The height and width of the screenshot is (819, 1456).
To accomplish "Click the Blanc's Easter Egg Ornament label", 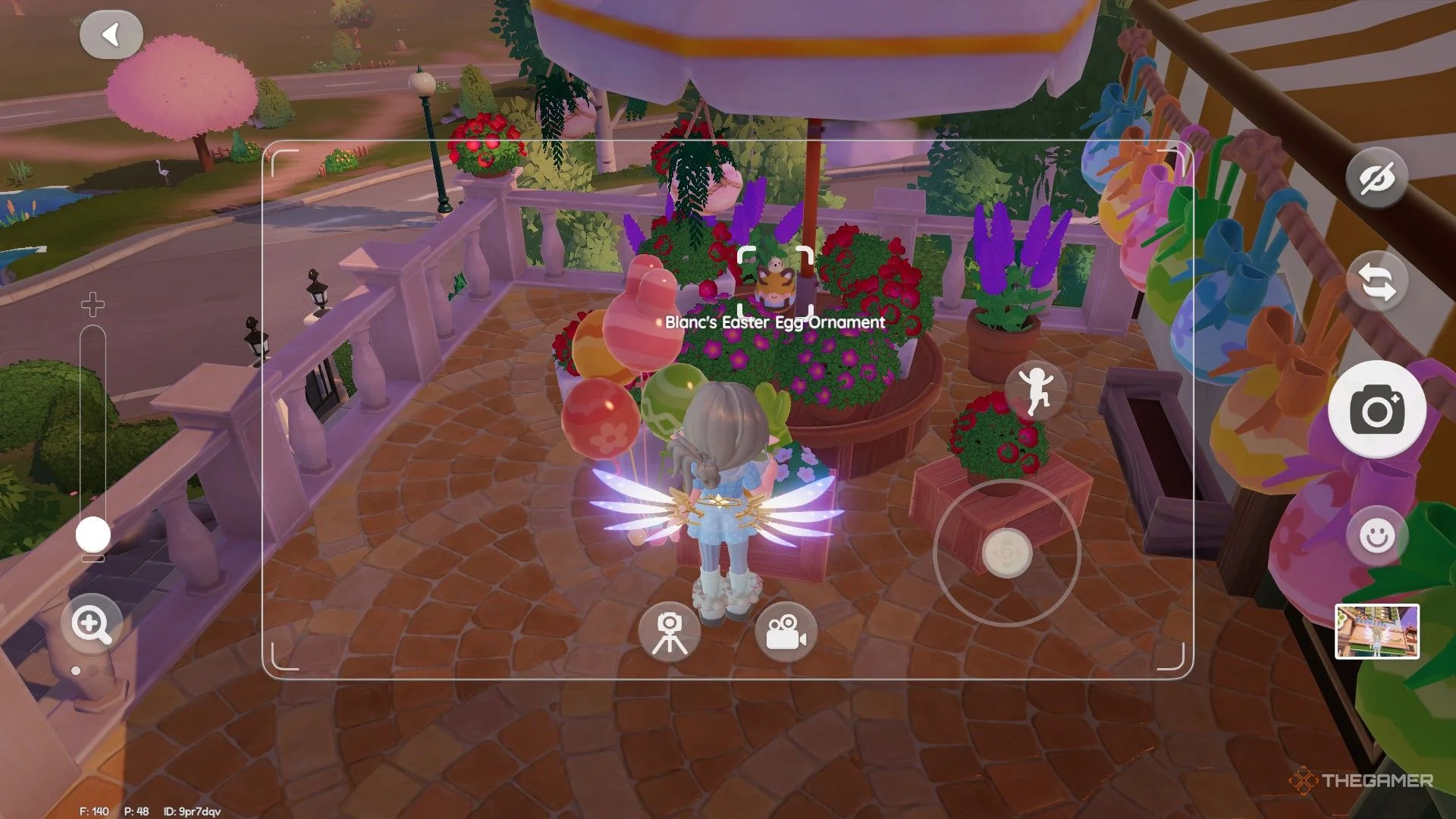I will click(x=773, y=322).
